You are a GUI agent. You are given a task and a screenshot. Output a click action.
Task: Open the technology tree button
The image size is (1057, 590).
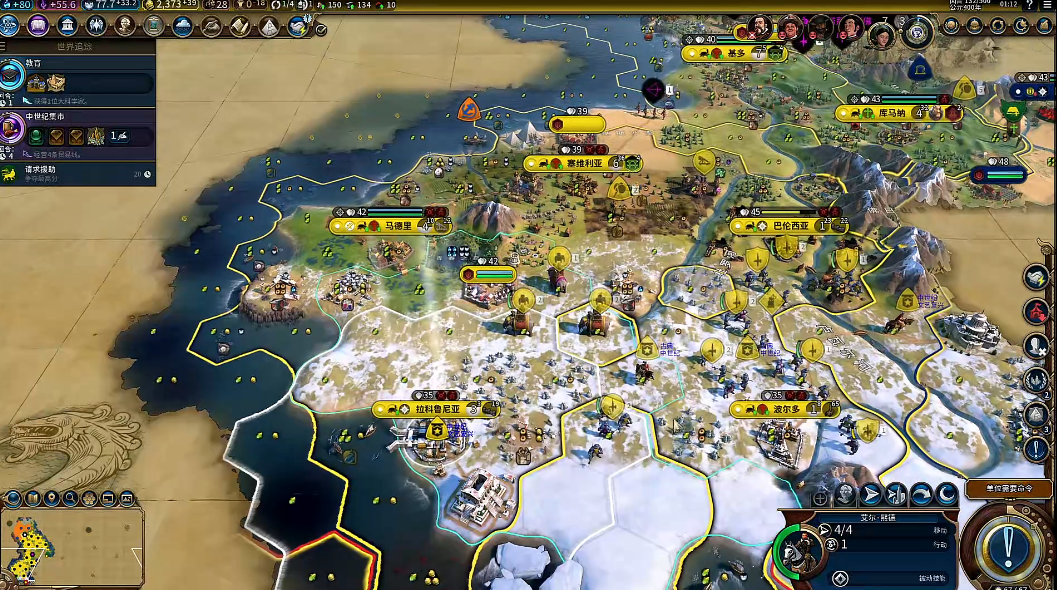[10, 25]
